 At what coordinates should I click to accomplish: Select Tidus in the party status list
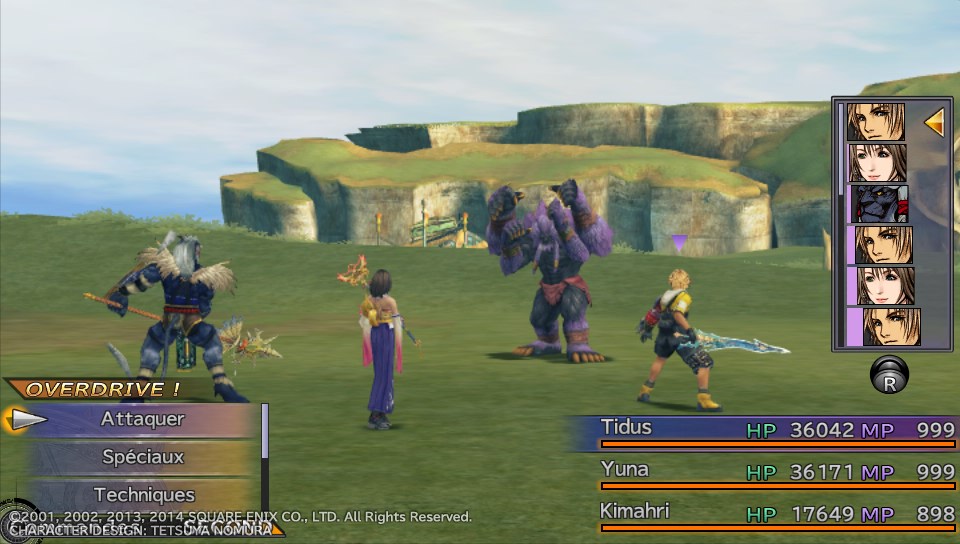click(627, 428)
